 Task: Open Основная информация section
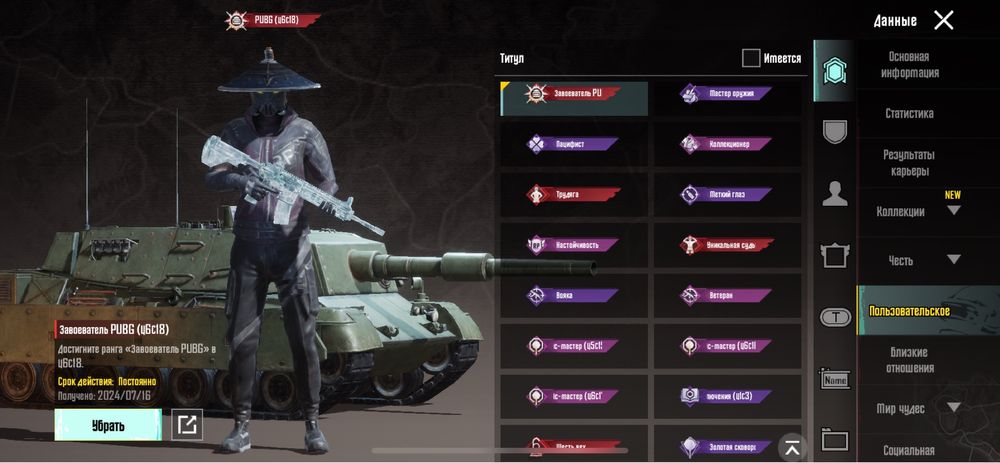909,65
